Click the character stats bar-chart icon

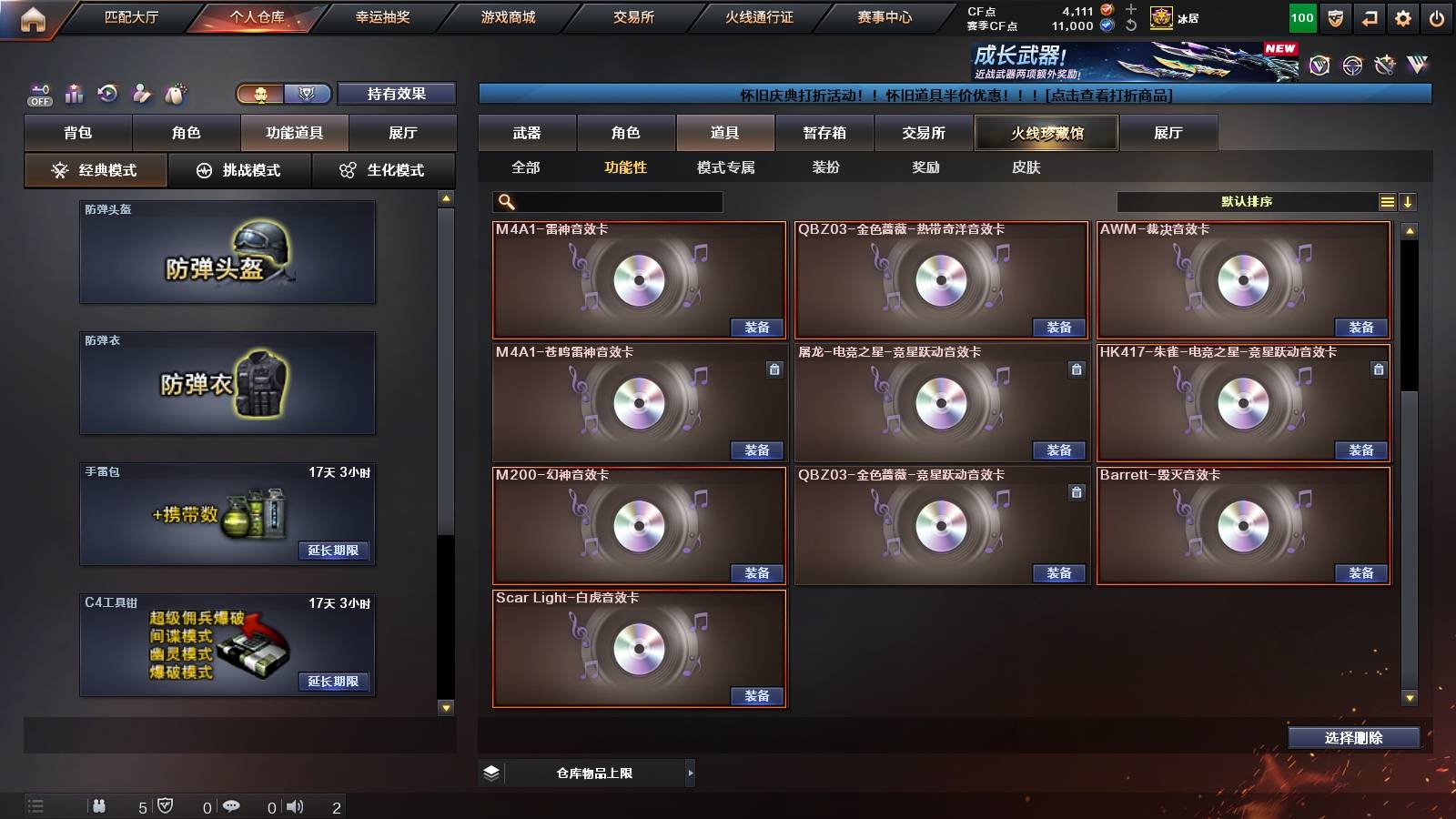pyautogui.click(x=75, y=94)
